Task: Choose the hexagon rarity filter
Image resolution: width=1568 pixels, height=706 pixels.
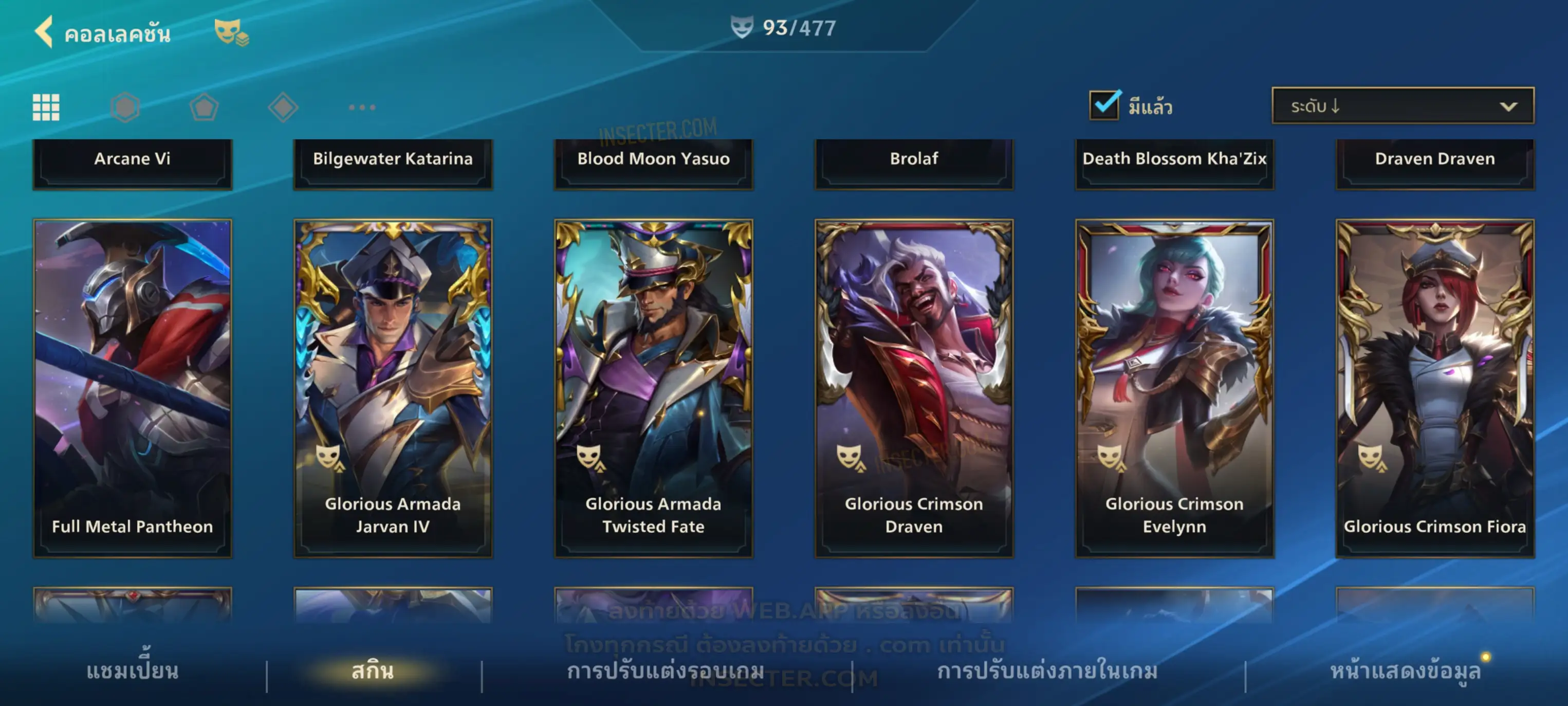Action: click(125, 107)
